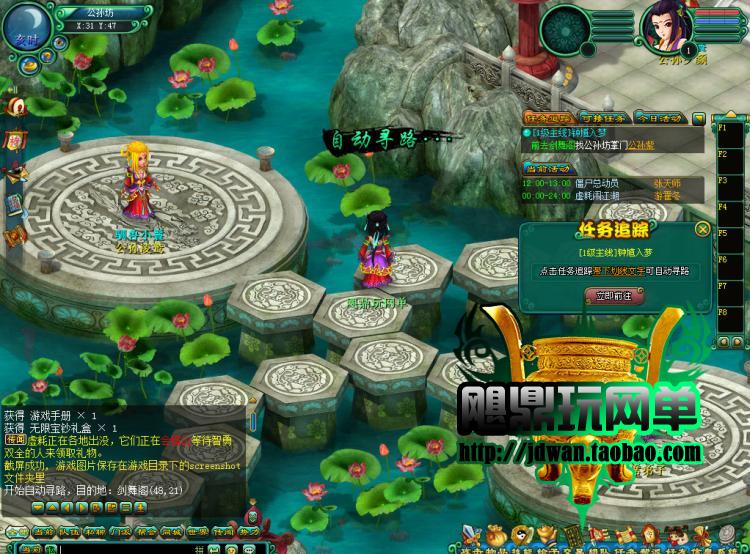Open the 全部 (All) chat channel tab
Viewport: 750px width, 554px height.
pyautogui.click(x=16, y=533)
